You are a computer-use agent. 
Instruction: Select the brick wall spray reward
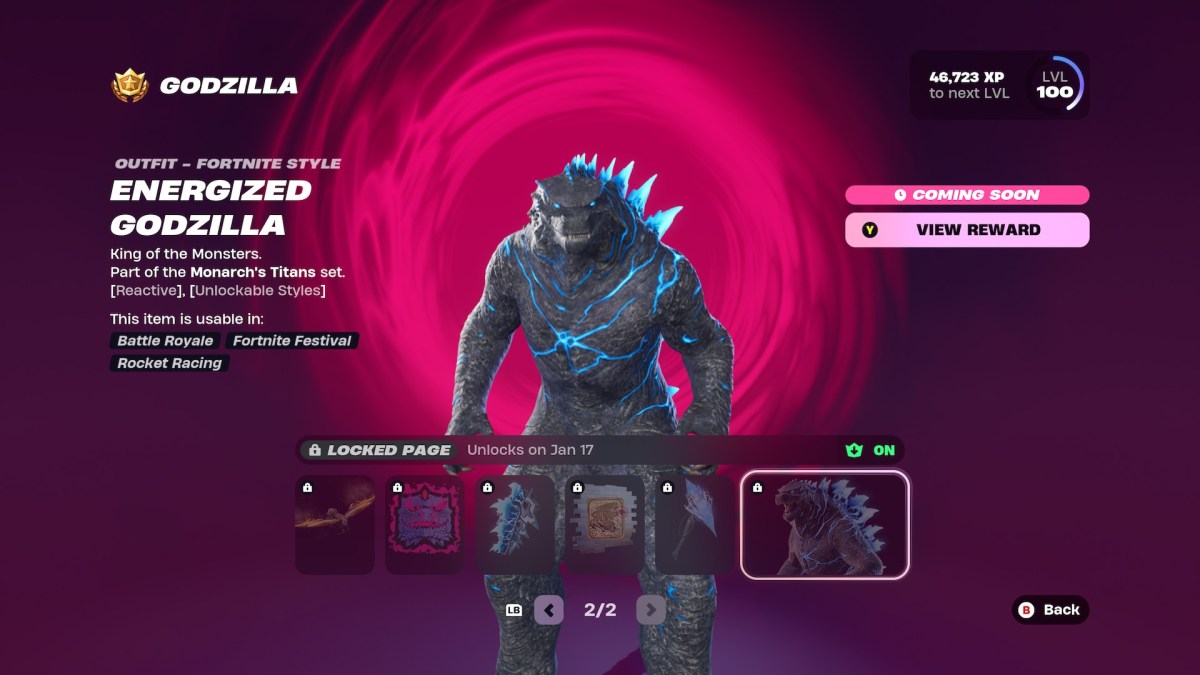point(605,525)
